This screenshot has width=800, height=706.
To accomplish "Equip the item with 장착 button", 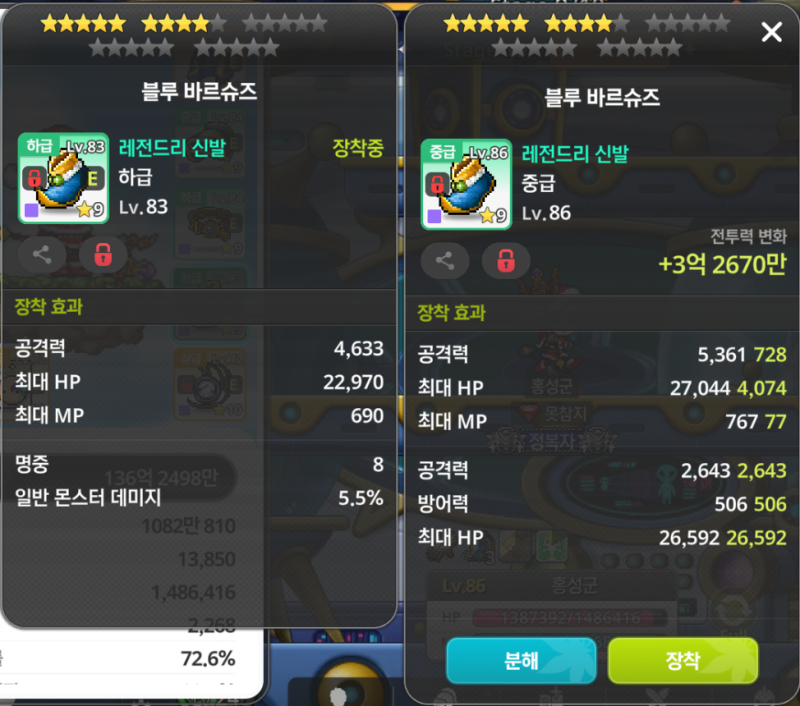I will (x=682, y=660).
